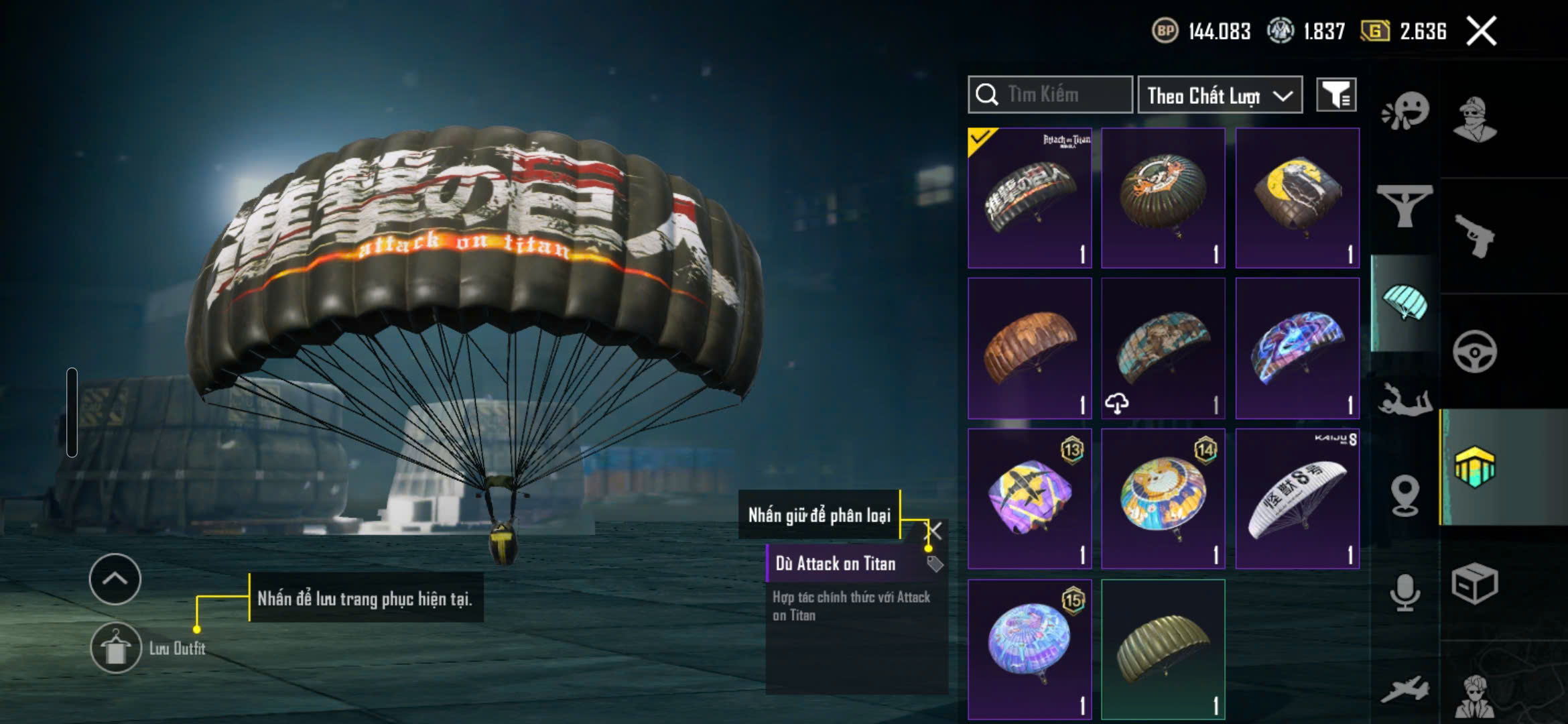
Task: Save outfit with the Lưu Outfit button
Action: click(116, 648)
